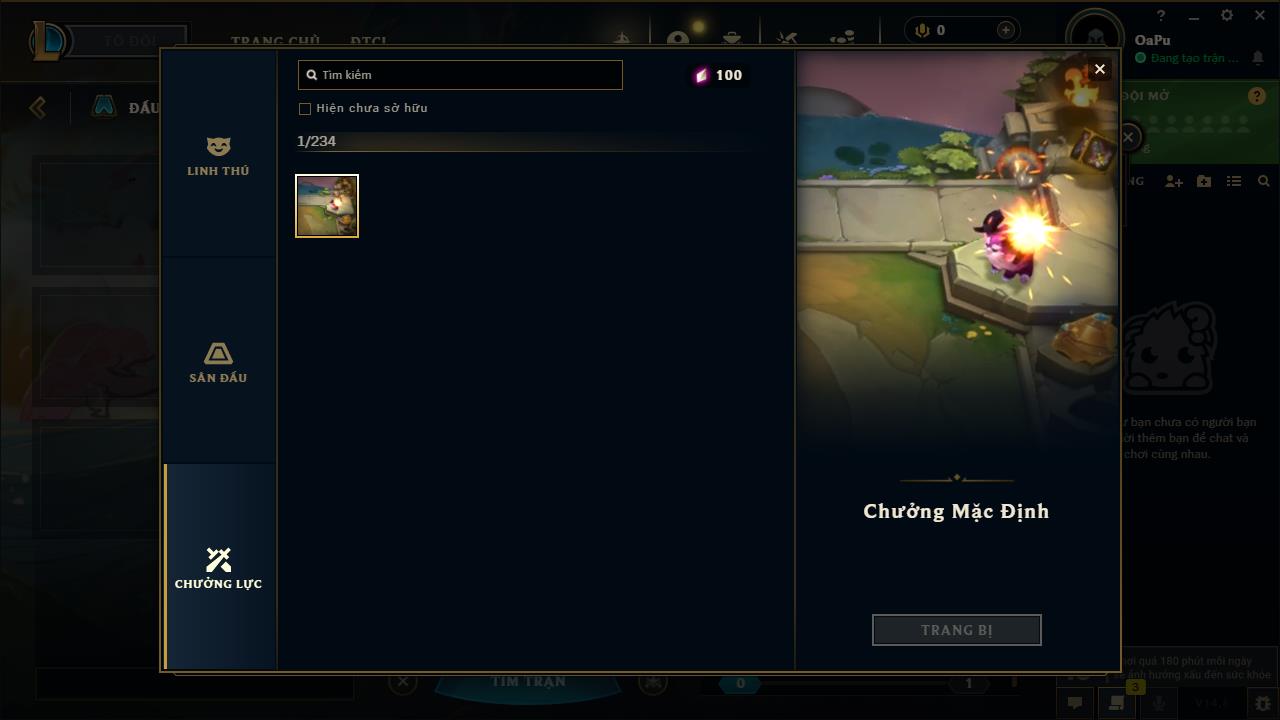Close the client window
Screen dimensions: 1280x720
(1259, 16)
